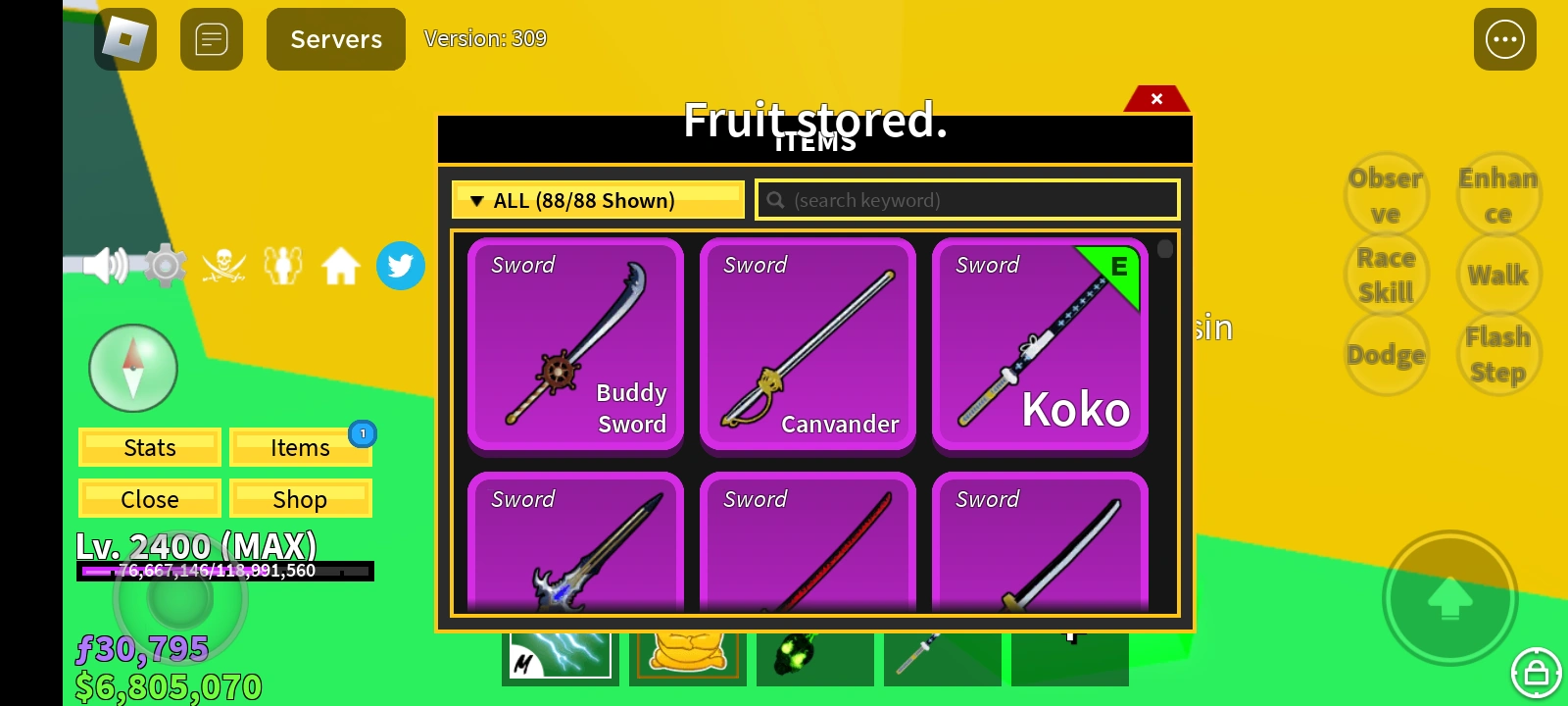Open the Roblox menu icon

[124, 39]
